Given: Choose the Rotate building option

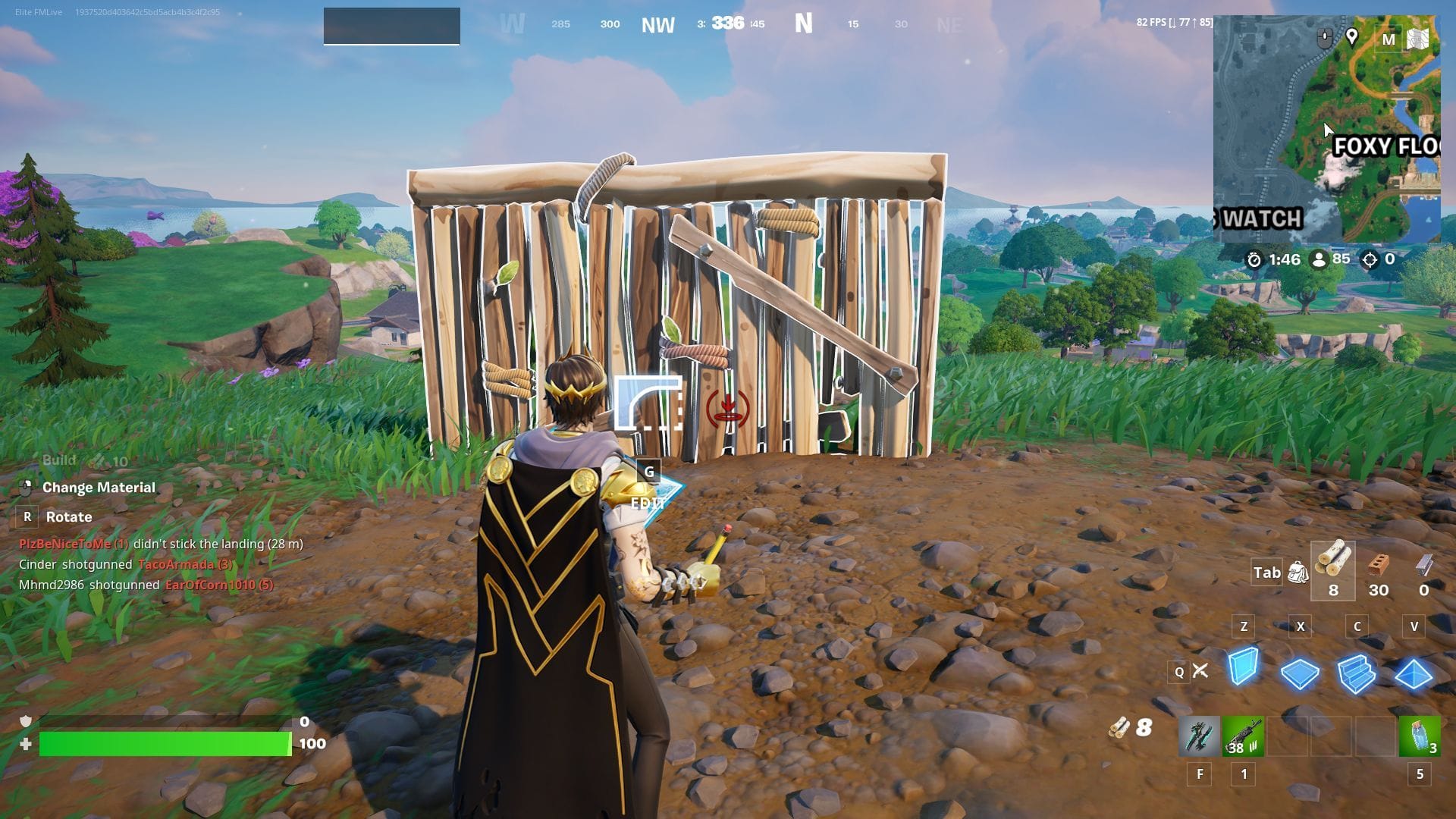Looking at the screenshot, I should tap(68, 517).
